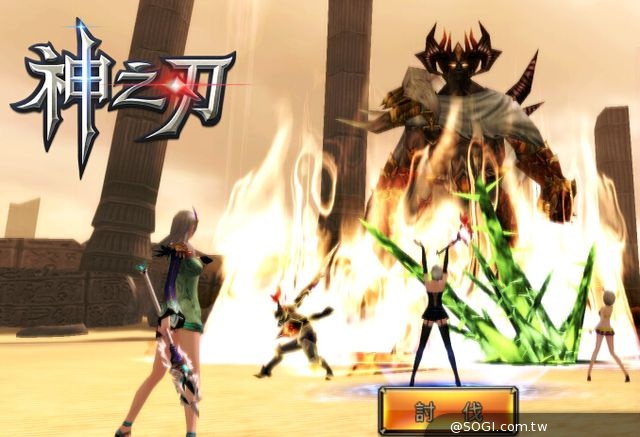This screenshot has height=437, width=640.
Task: Click the orange 討伐 button
Action: (447, 410)
